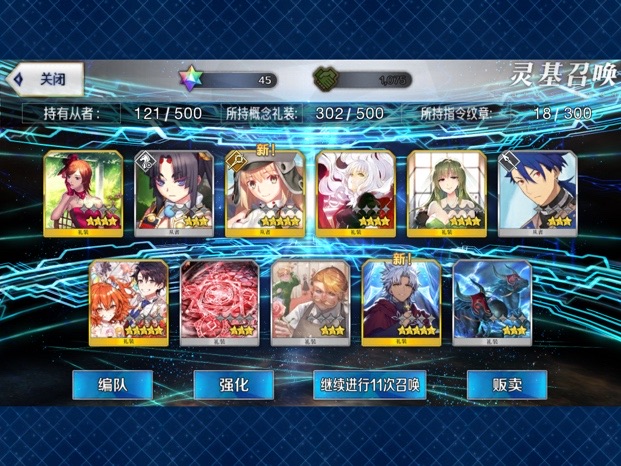Open the 贩卖 sell button

coord(506,385)
